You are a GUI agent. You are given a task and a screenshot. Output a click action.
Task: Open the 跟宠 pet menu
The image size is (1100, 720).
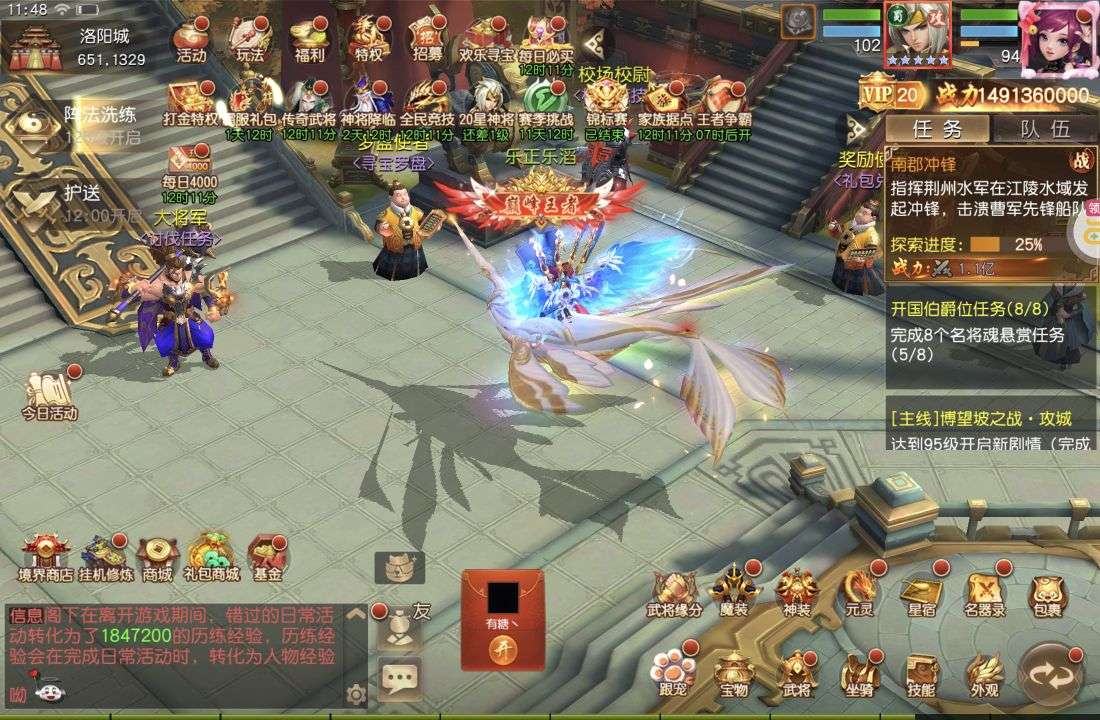click(x=671, y=674)
